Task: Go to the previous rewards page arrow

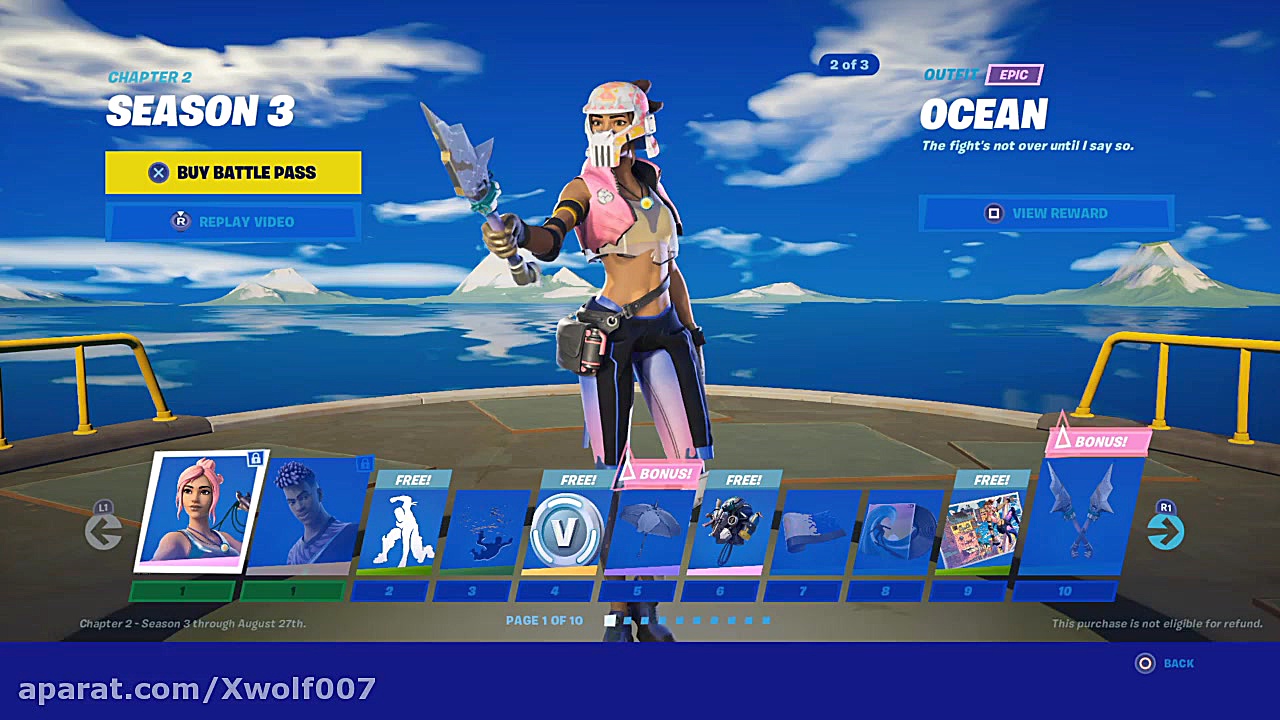Action: pyautogui.click(x=103, y=531)
